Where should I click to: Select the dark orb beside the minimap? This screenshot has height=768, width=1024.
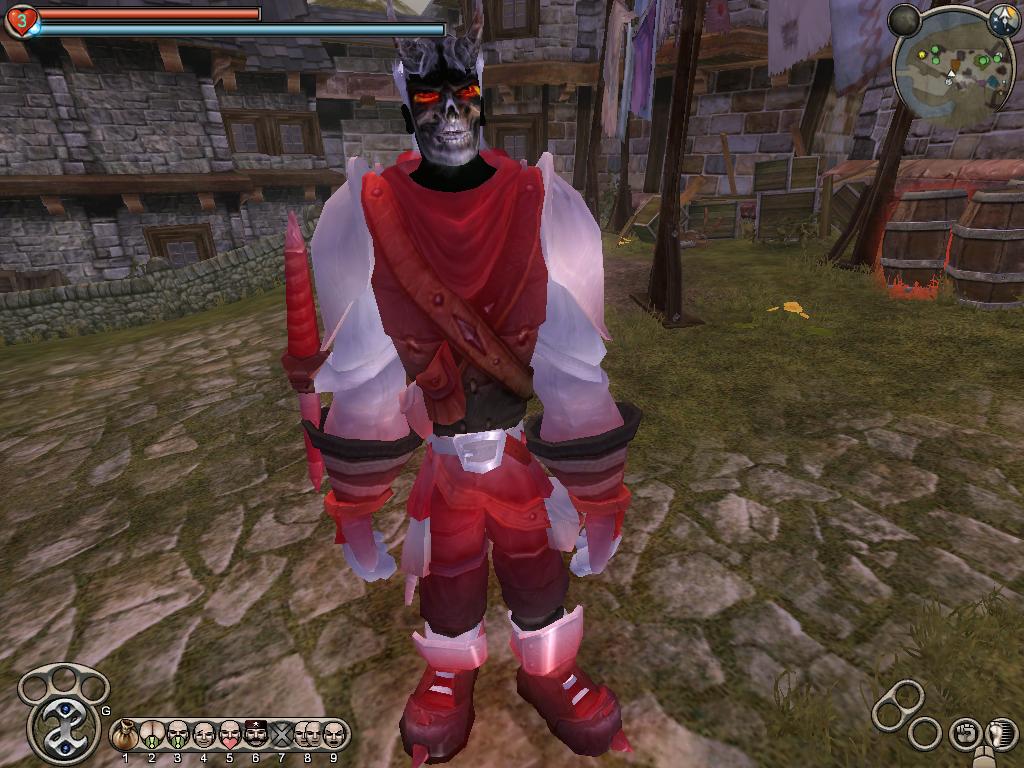pyautogui.click(x=905, y=19)
